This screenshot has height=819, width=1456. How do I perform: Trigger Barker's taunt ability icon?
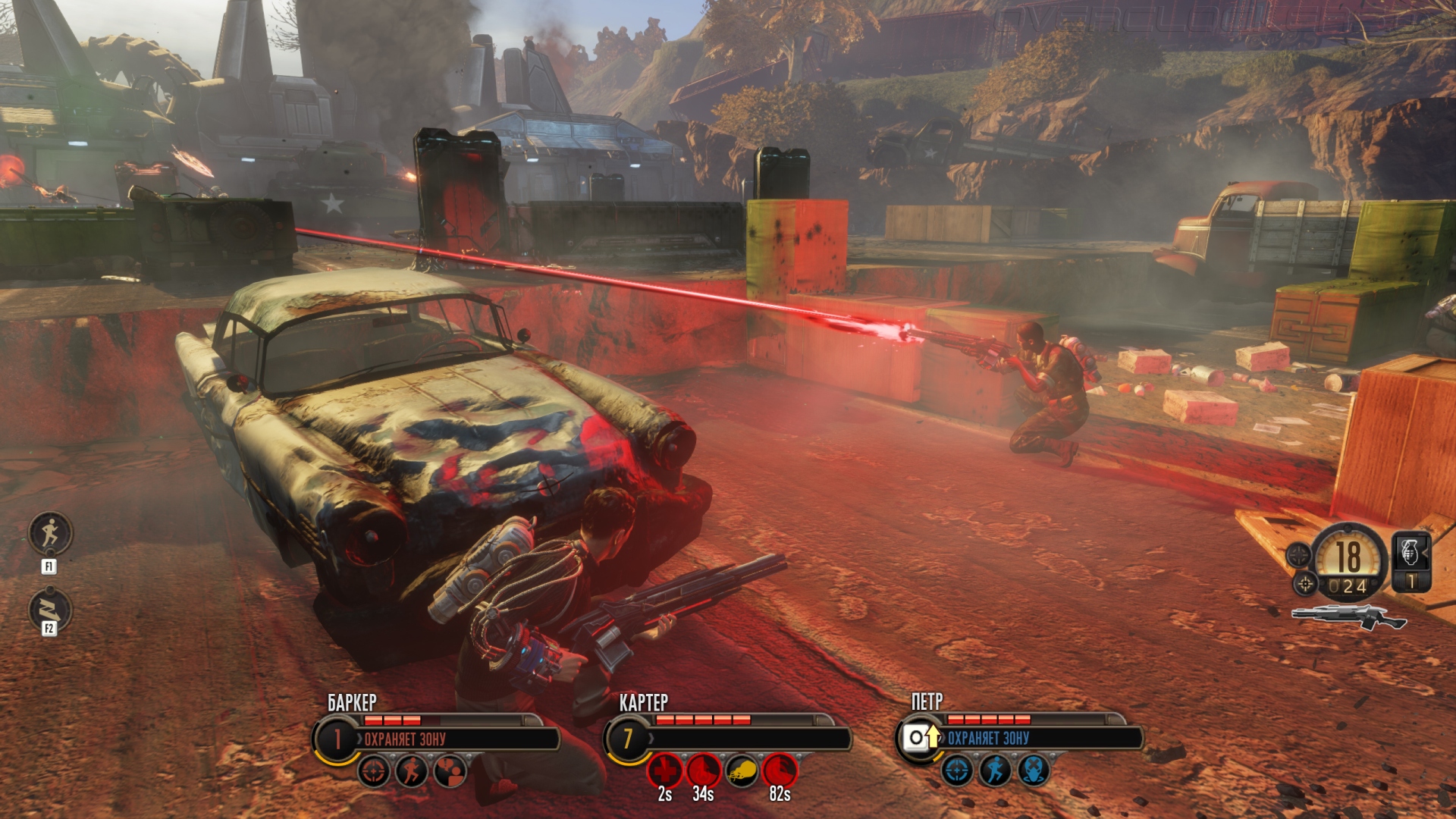click(450, 772)
